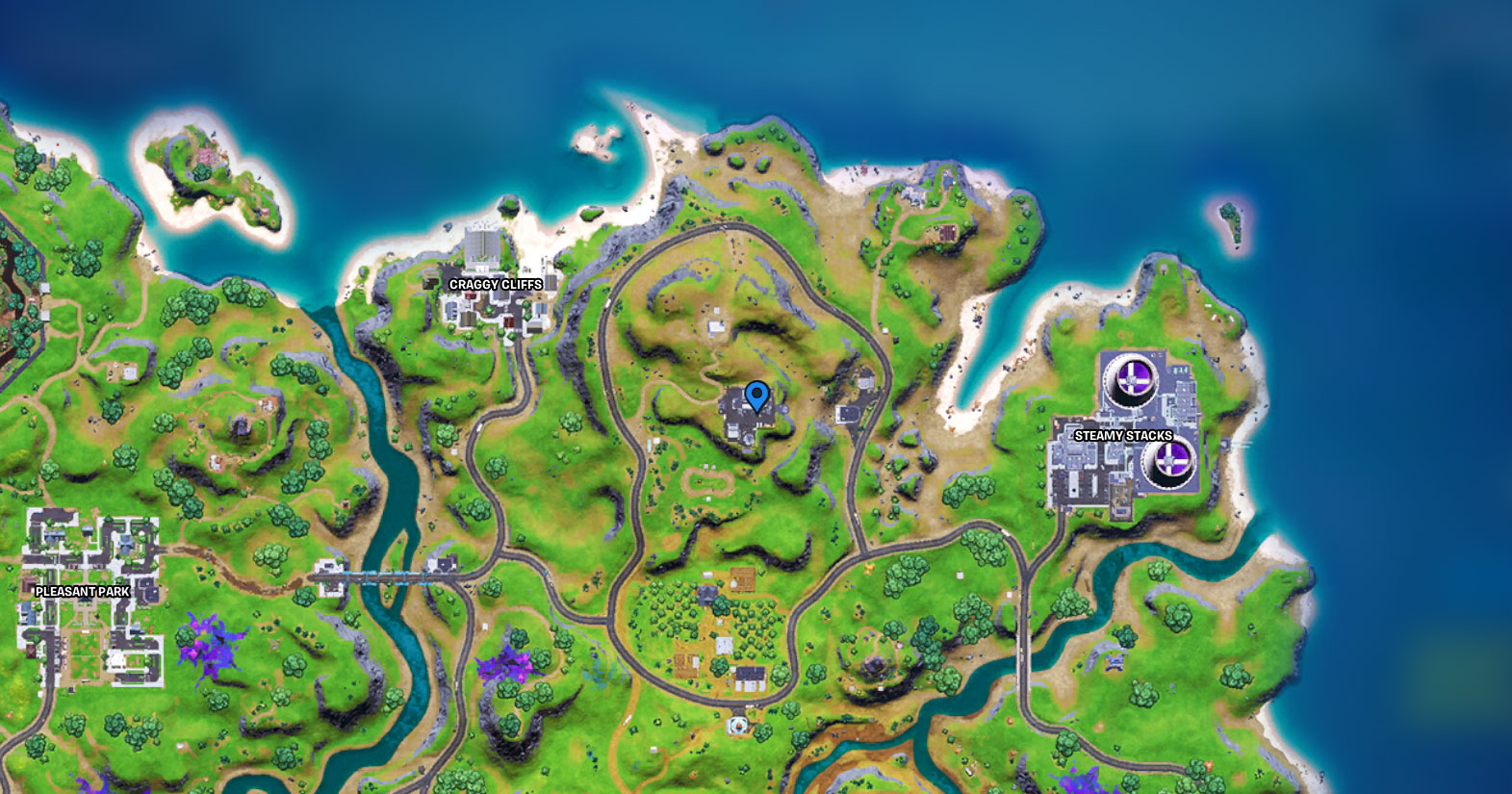Select the Craggy Cliffs label
This screenshot has height=794, width=1512.
(496, 284)
